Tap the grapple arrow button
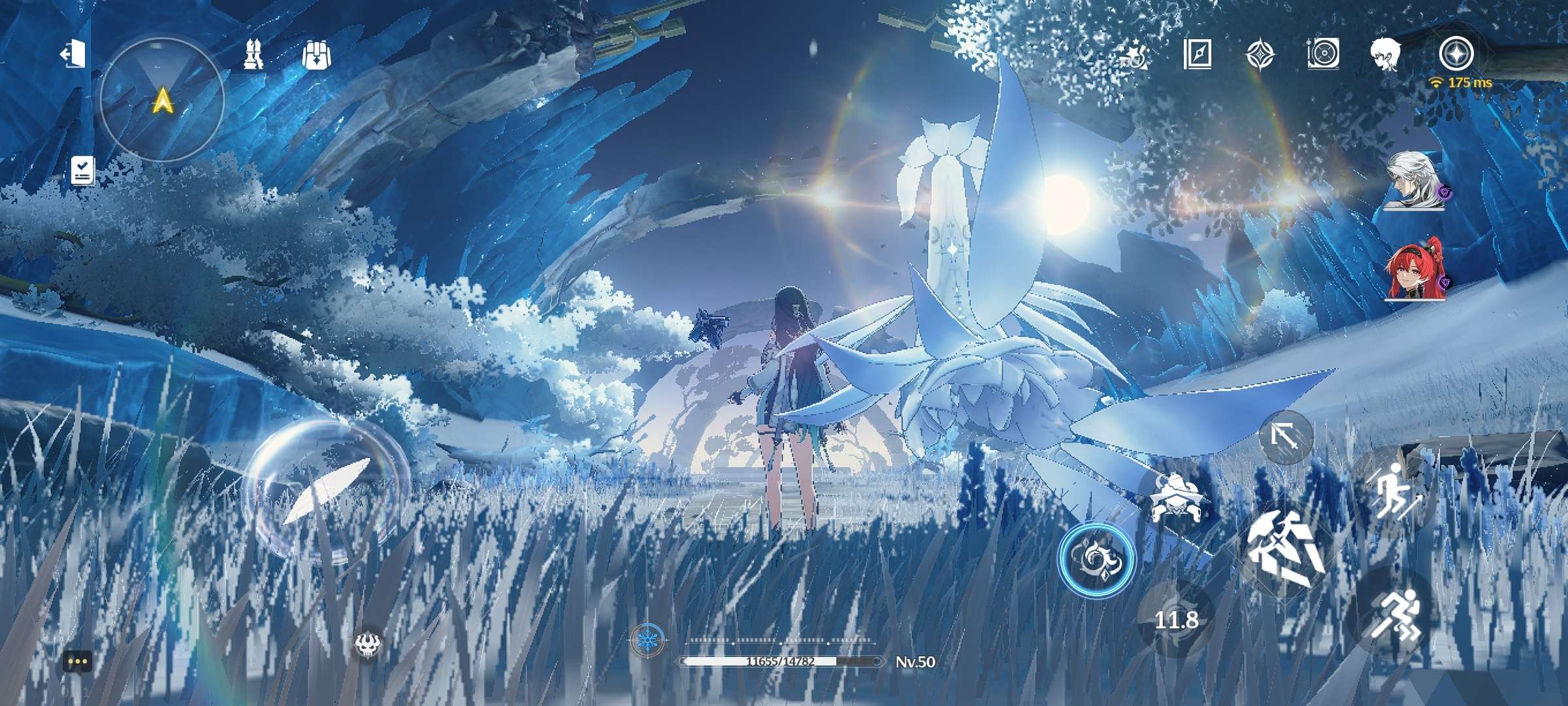Screen dimensions: 1568x706 point(1286,437)
